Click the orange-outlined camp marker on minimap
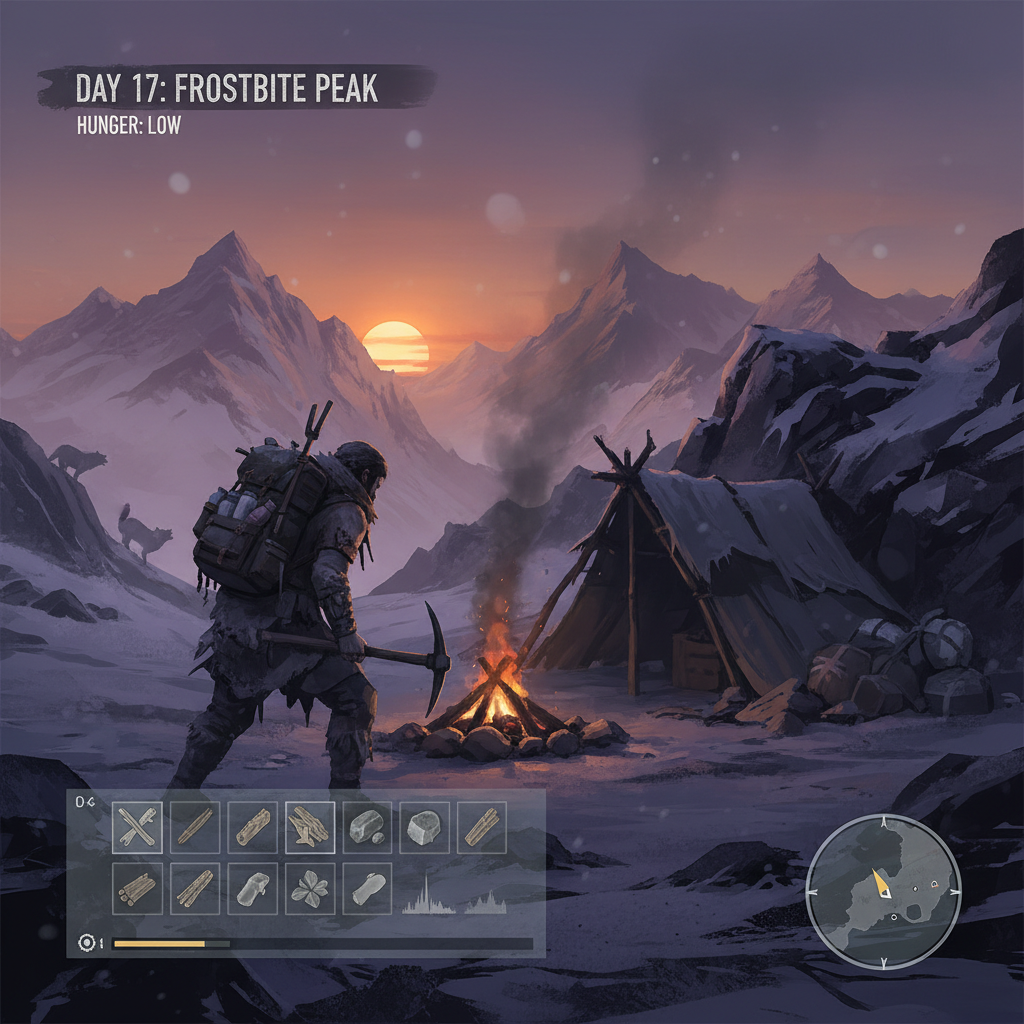 click(935, 884)
